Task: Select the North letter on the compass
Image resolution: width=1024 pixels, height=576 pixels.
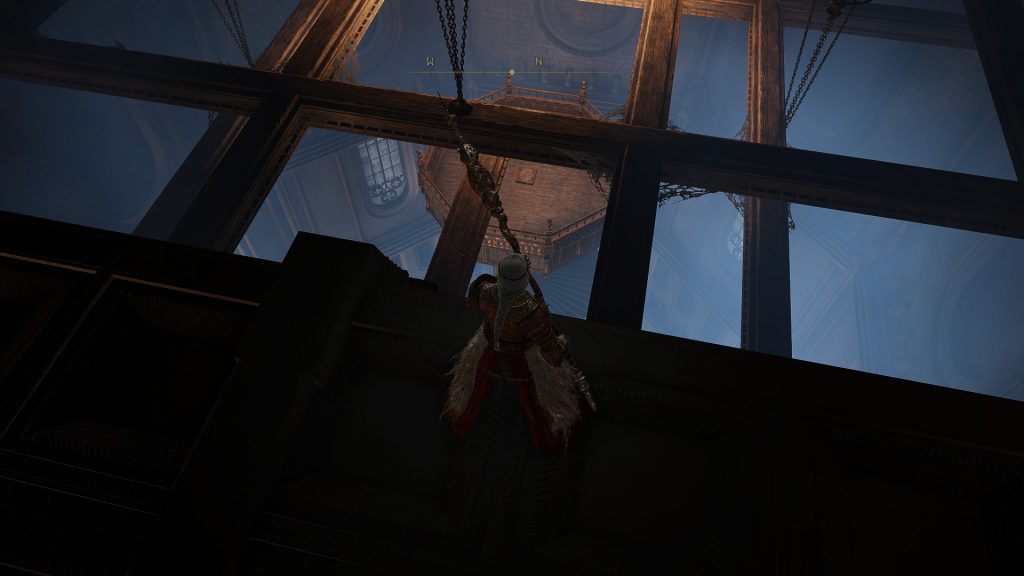Action: [x=539, y=63]
